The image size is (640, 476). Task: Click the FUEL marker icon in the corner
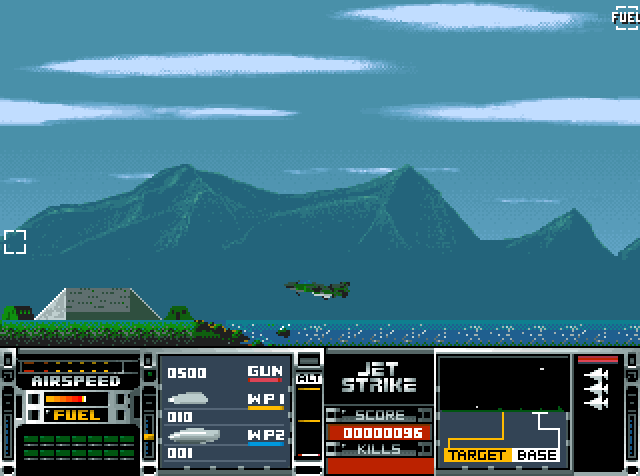tap(626, 17)
